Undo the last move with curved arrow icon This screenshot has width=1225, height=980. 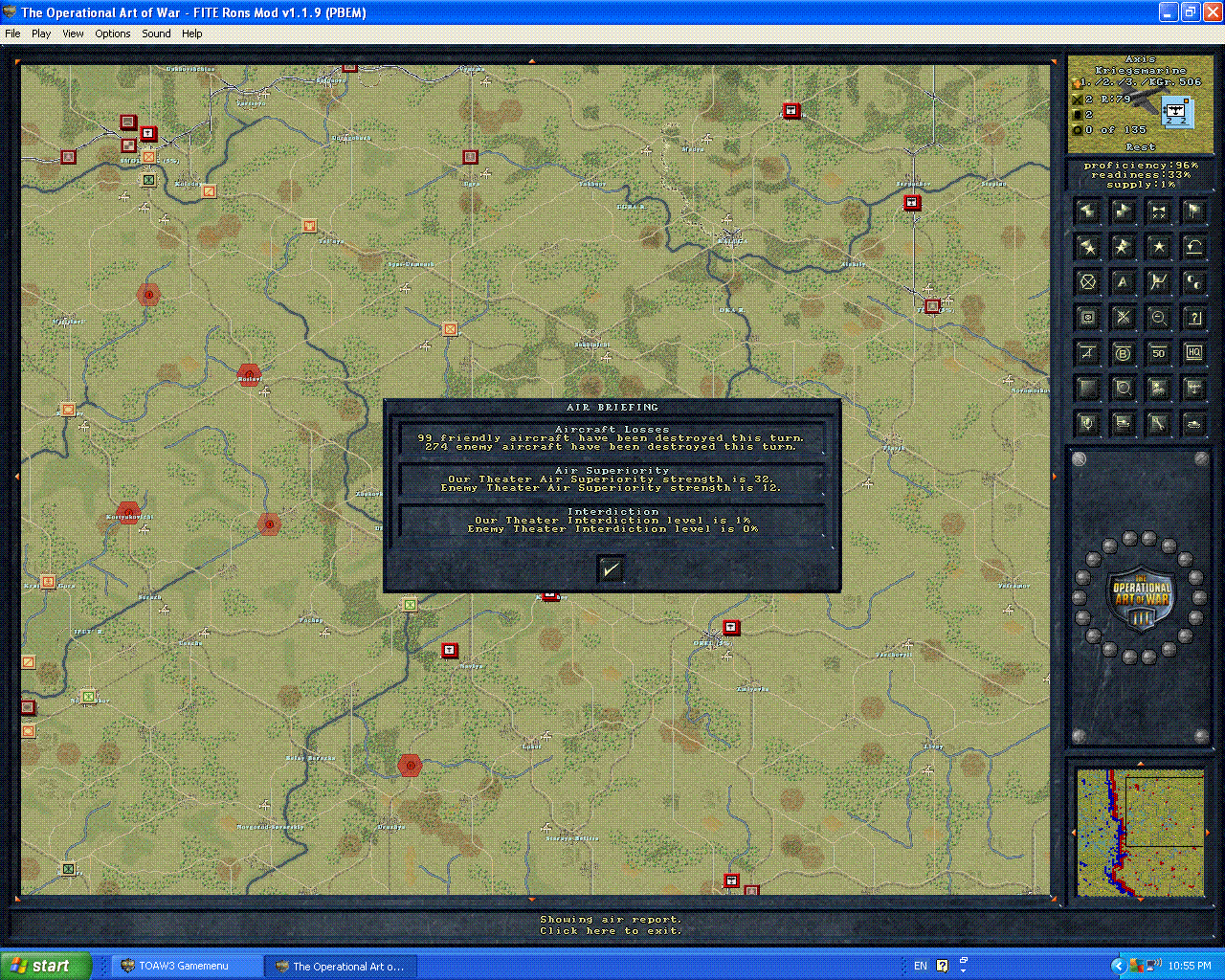tap(1193, 246)
